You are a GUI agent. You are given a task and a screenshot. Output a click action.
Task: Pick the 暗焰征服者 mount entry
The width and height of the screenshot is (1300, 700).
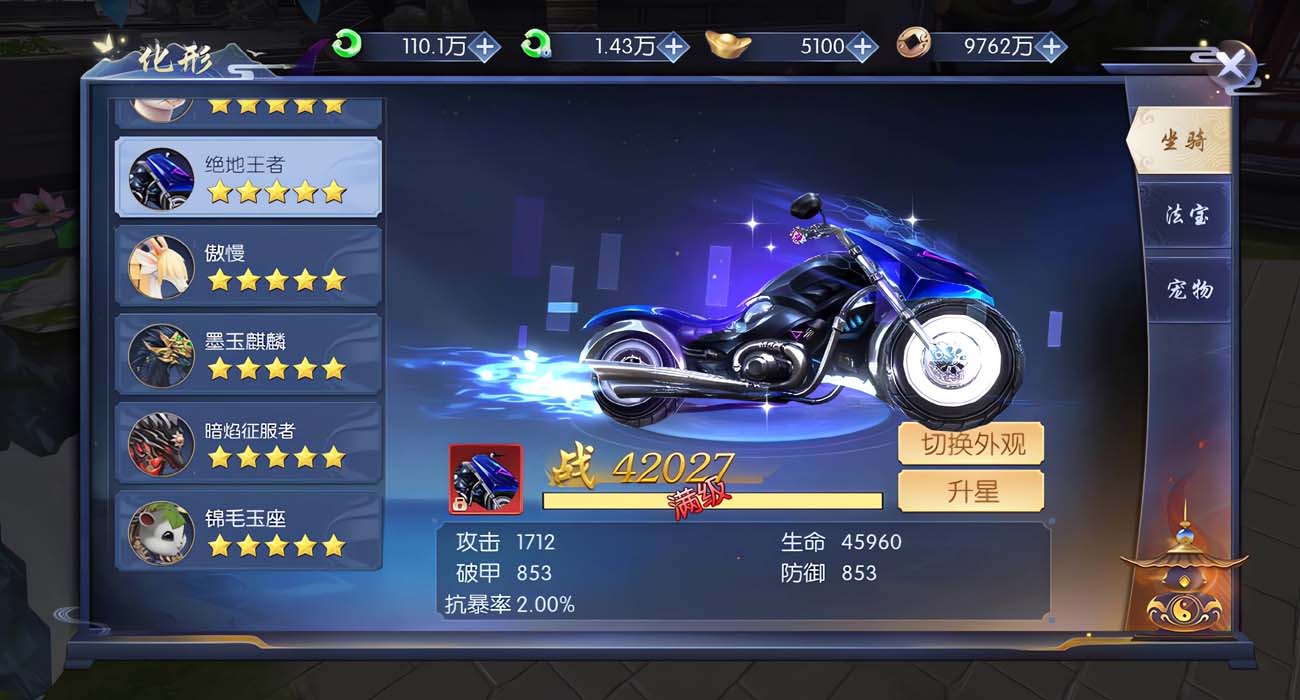[x=248, y=442]
